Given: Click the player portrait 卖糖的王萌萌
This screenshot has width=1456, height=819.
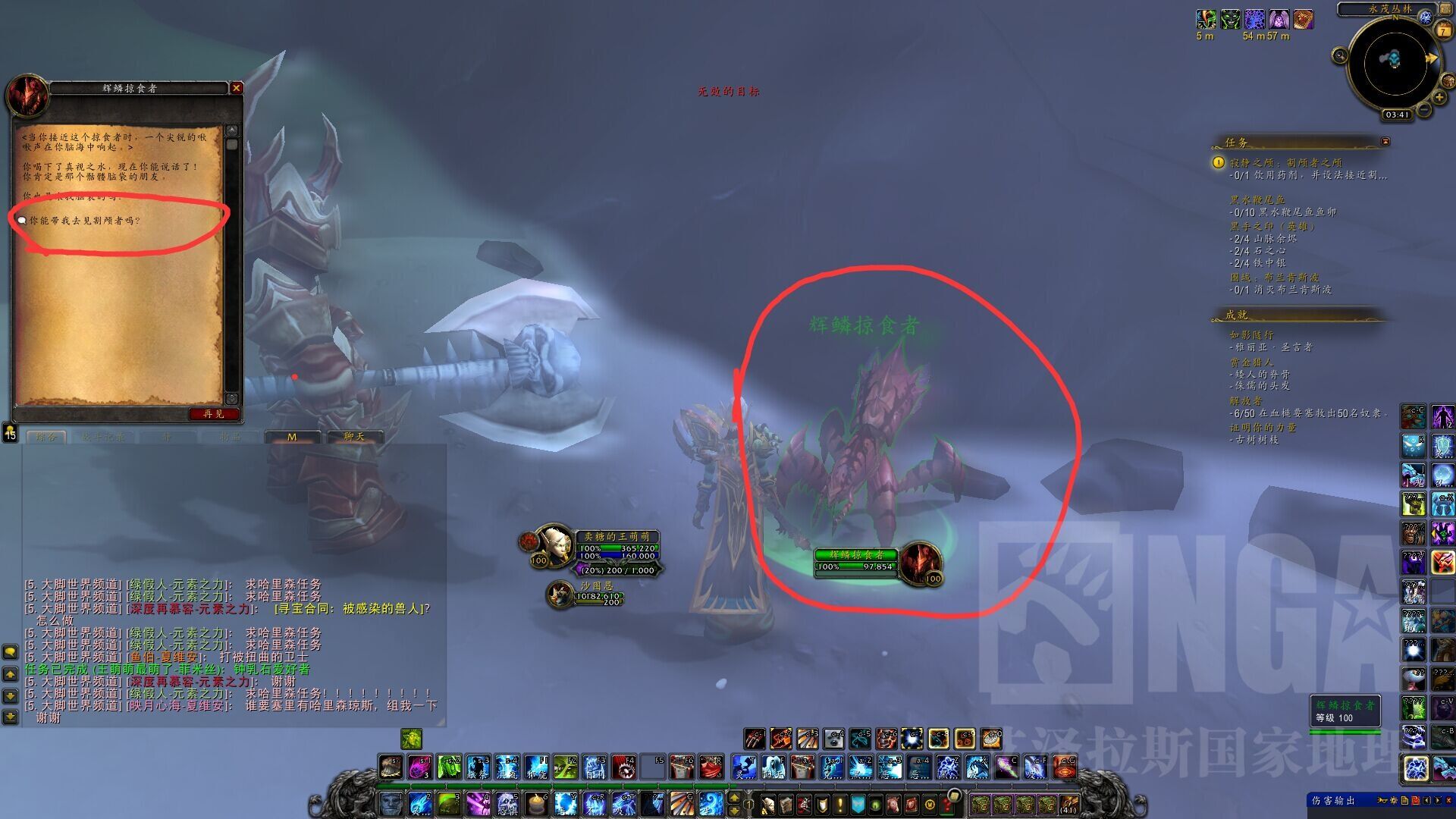Looking at the screenshot, I should (x=554, y=544).
